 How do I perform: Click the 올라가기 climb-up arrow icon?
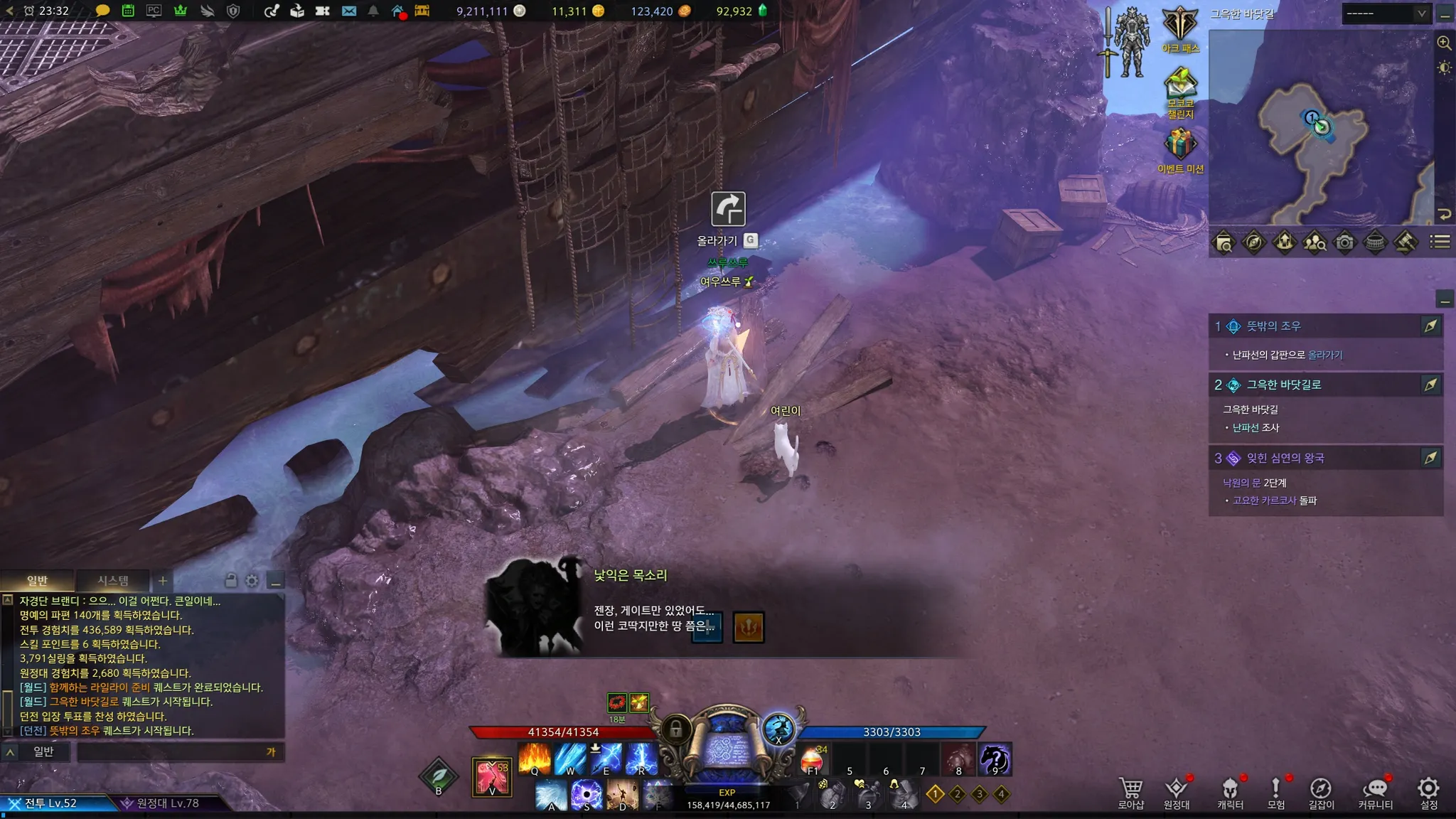click(x=728, y=209)
